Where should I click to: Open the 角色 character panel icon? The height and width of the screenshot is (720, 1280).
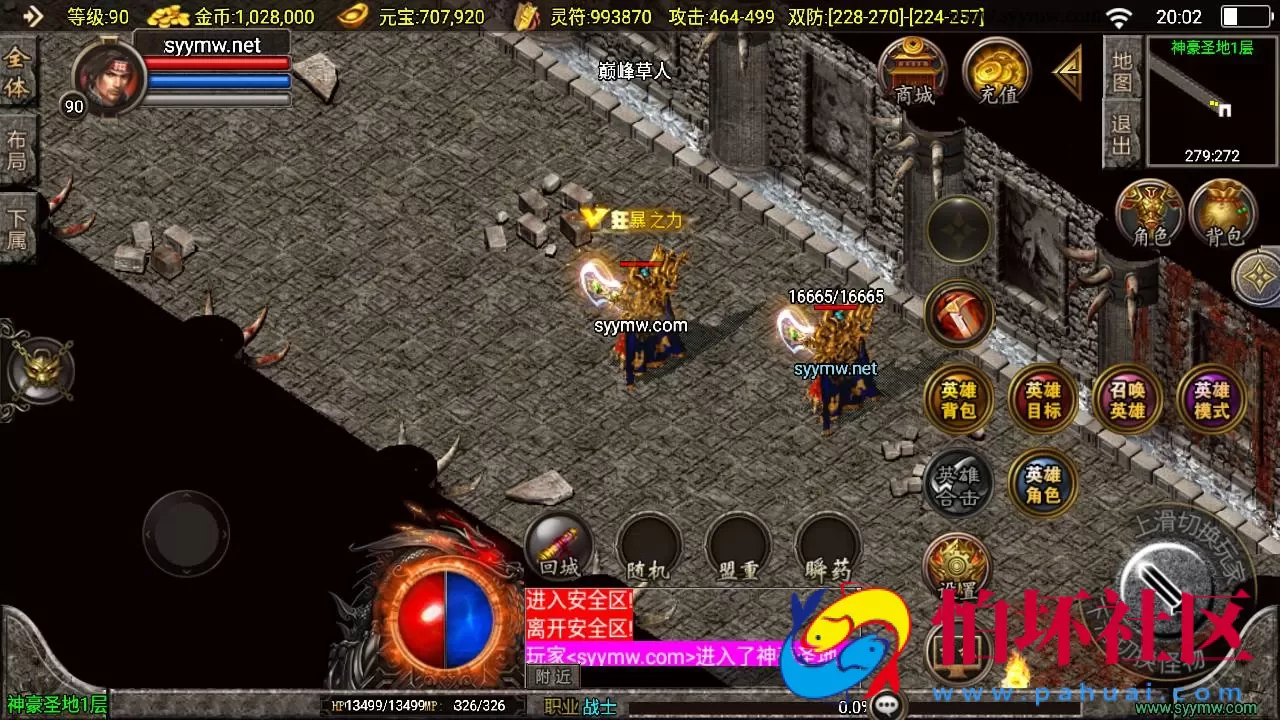coord(1148,213)
